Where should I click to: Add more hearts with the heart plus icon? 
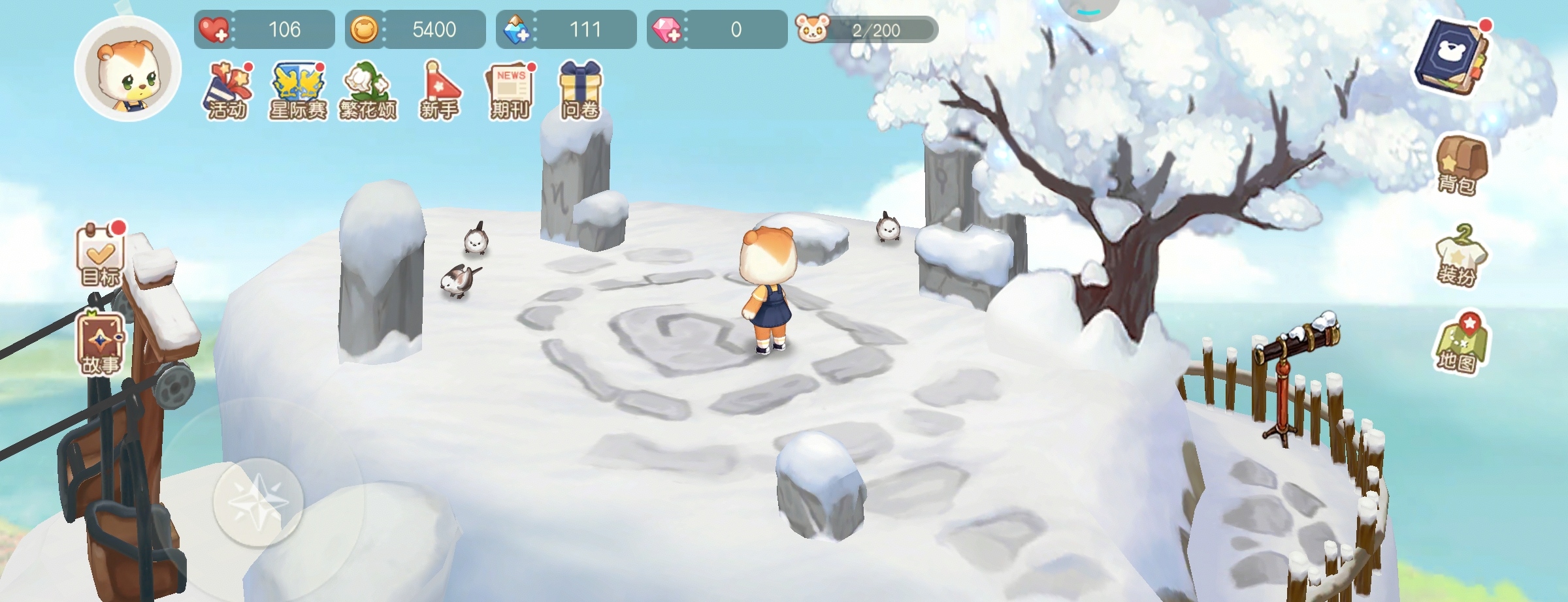[214, 30]
